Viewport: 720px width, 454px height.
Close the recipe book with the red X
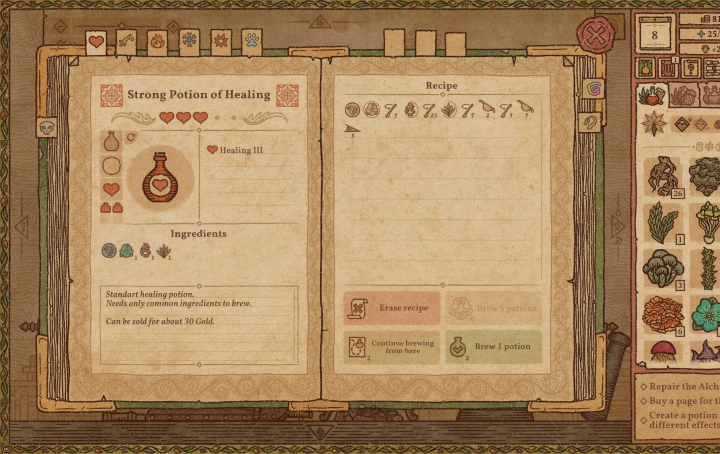click(x=597, y=39)
